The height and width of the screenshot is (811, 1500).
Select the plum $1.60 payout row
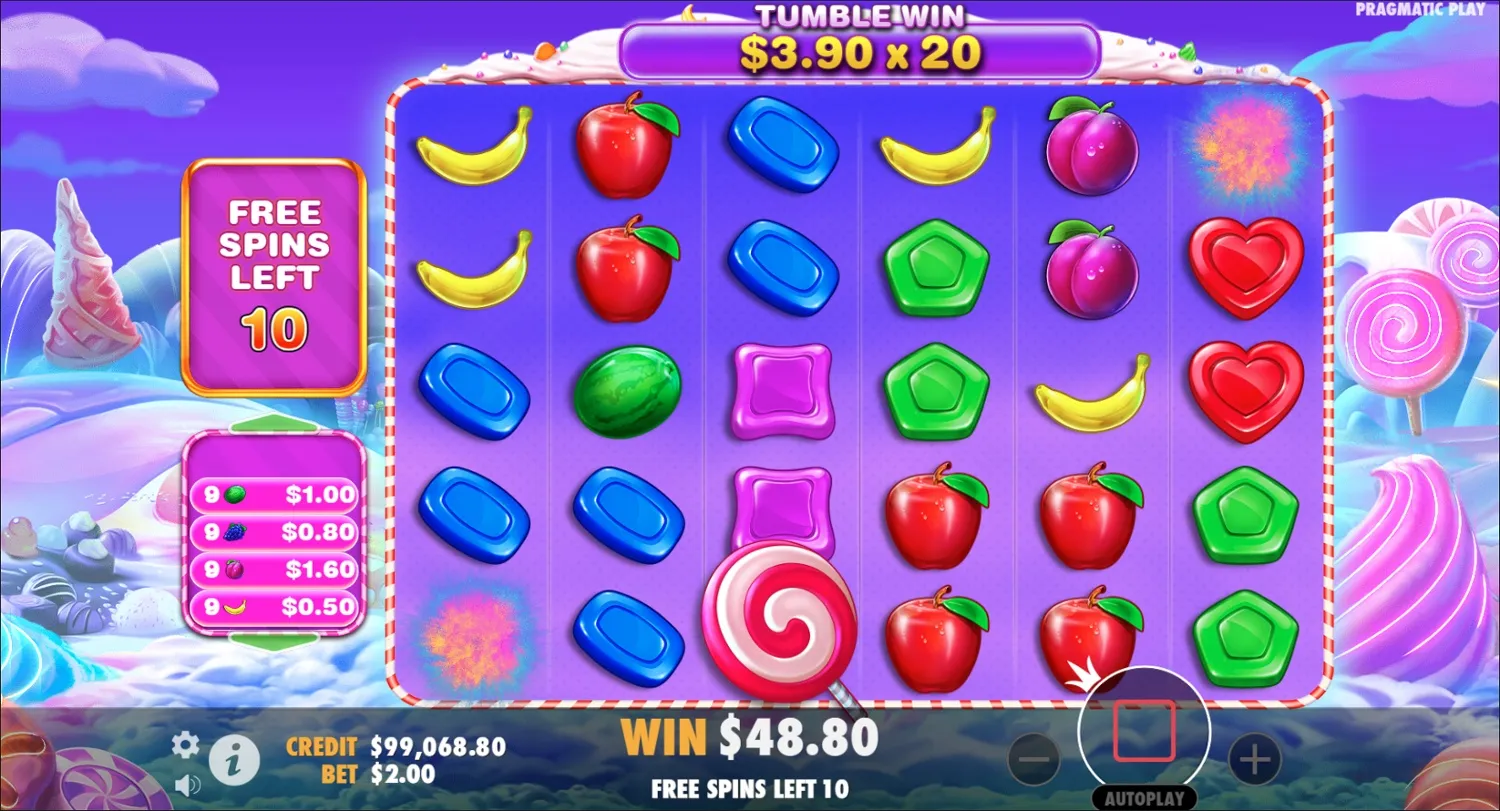point(275,570)
